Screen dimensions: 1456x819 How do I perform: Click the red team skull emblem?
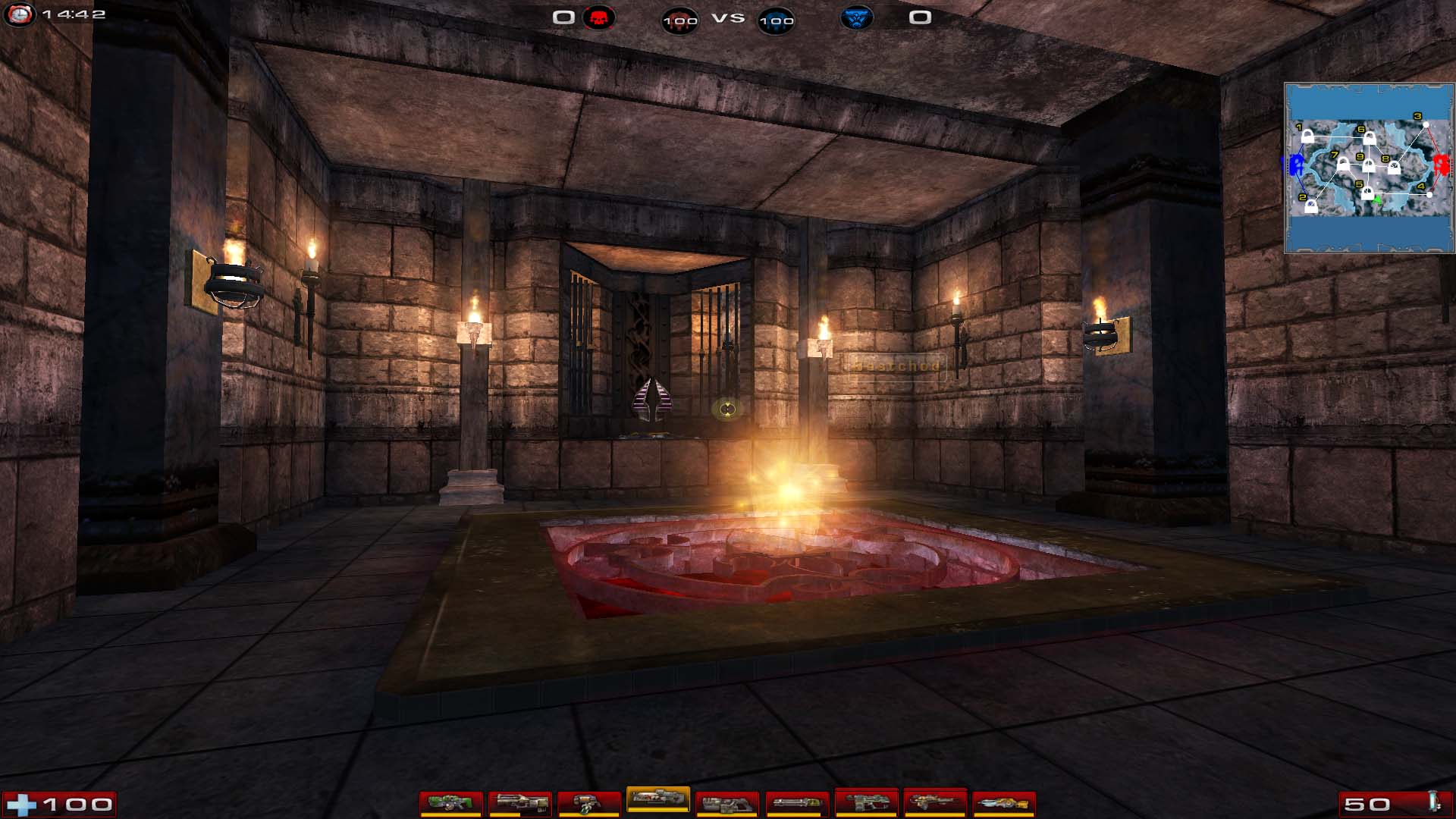[x=598, y=17]
